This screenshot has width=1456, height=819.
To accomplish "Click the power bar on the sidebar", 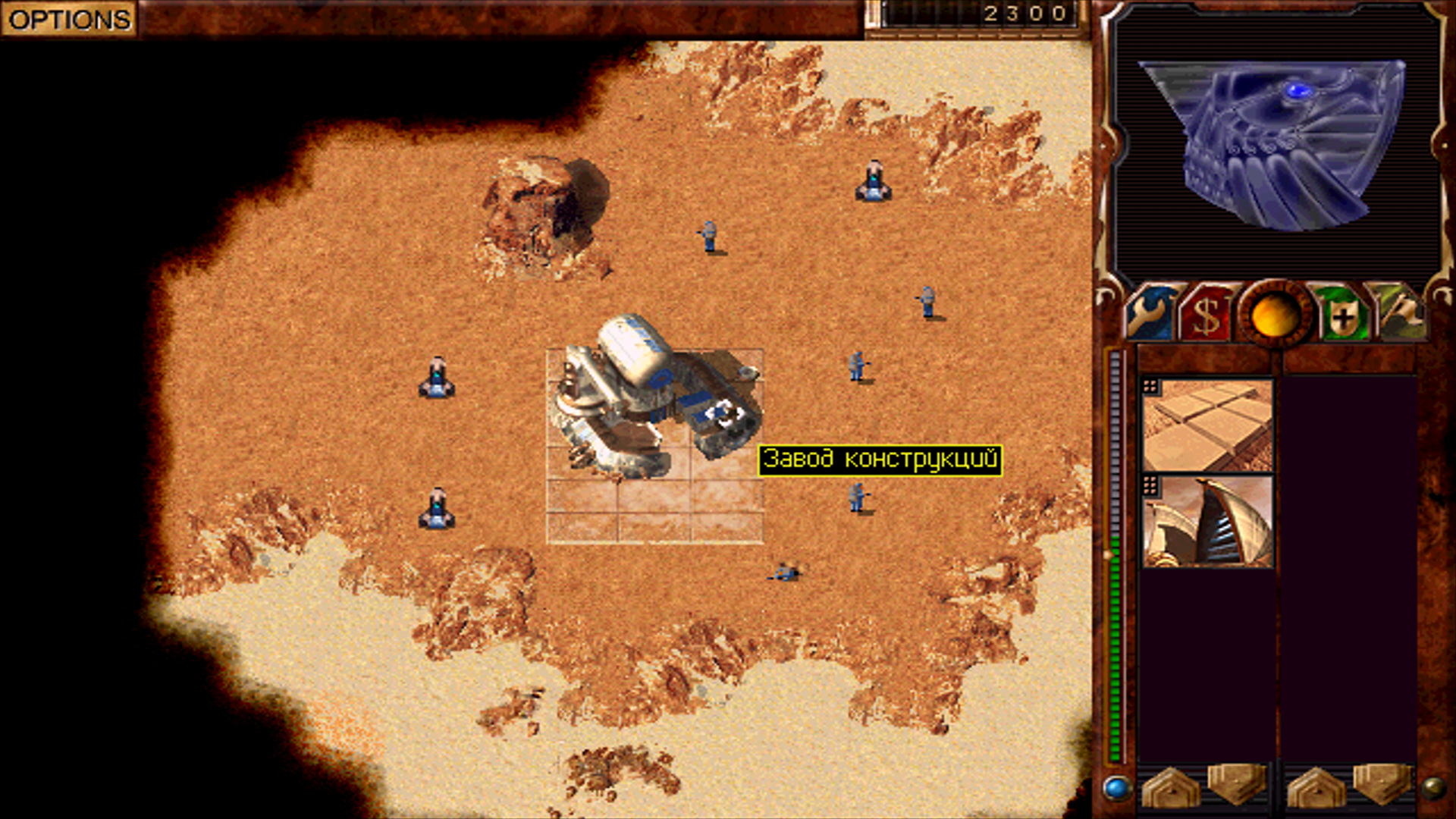I will point(1115,546).
